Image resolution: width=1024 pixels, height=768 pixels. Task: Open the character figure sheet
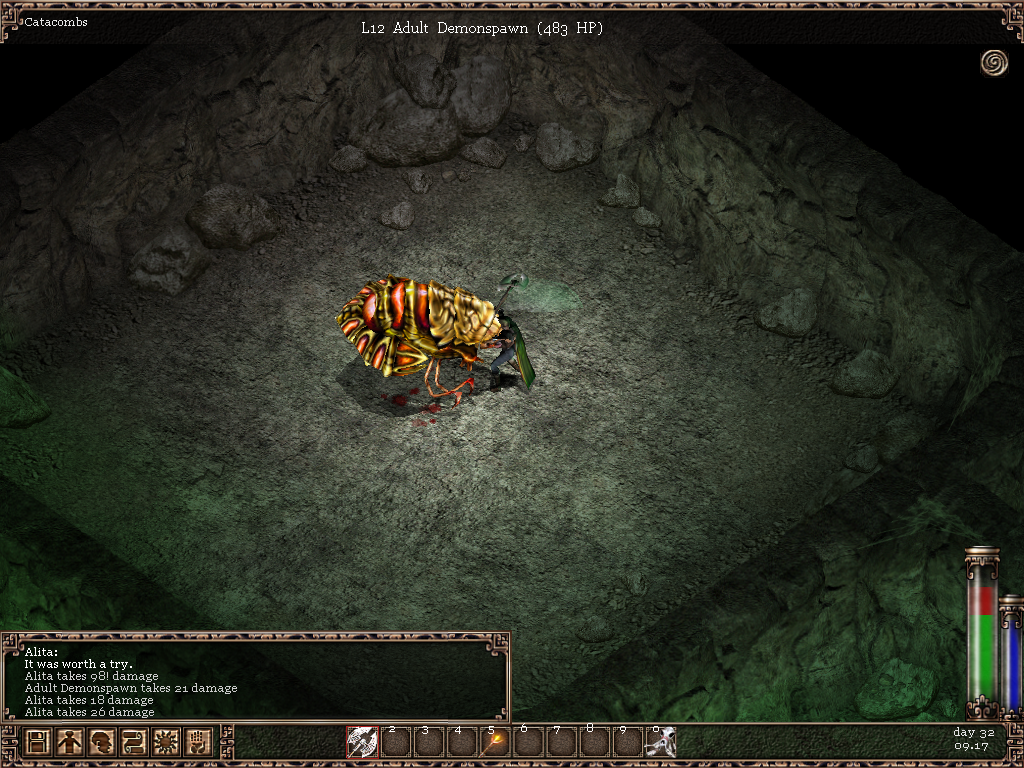pyautogui.click(x=69, y=742)
